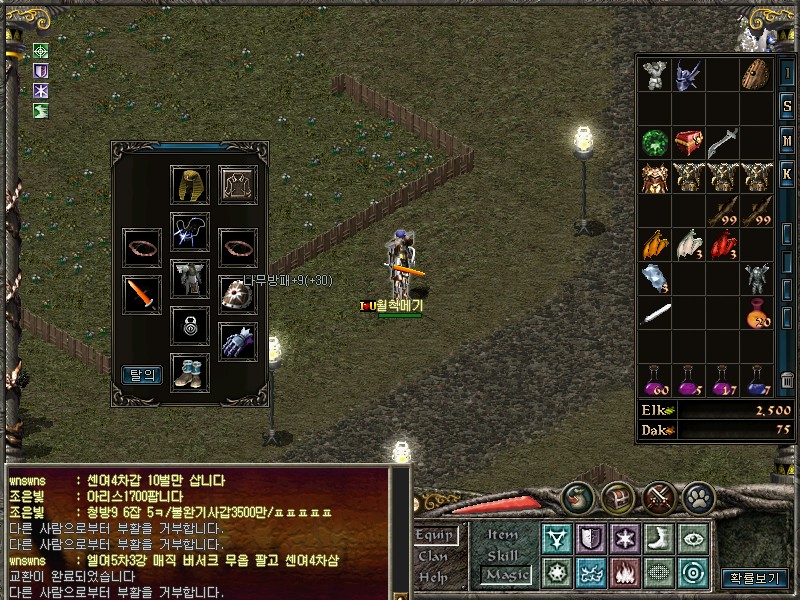Image resolution: width=800 pixels, height=600 pixels.
Task: Click the 탈의 unequip button
Action: click(x=141, y=375)
